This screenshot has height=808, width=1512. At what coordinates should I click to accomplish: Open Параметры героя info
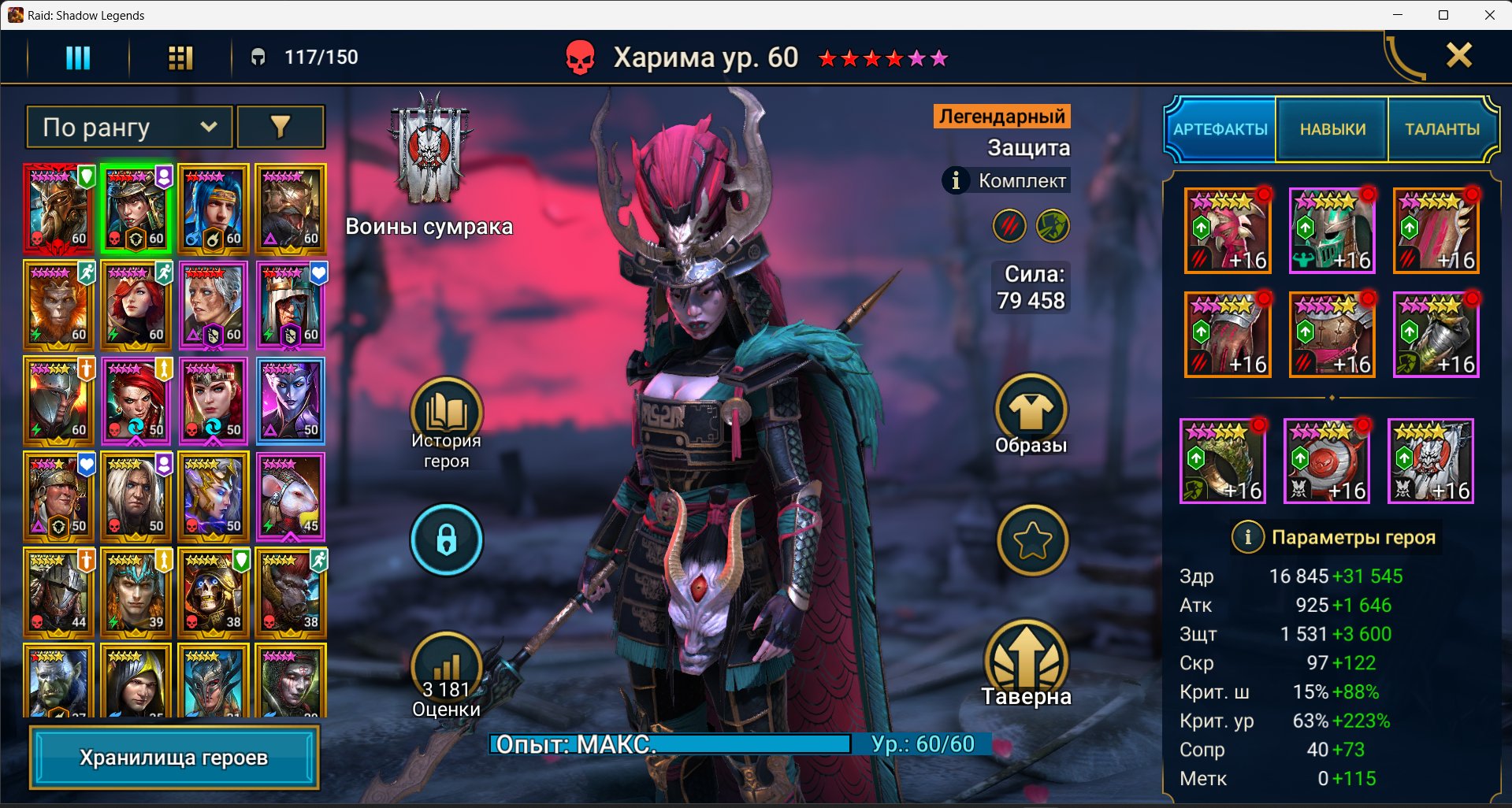[1247, 537]
